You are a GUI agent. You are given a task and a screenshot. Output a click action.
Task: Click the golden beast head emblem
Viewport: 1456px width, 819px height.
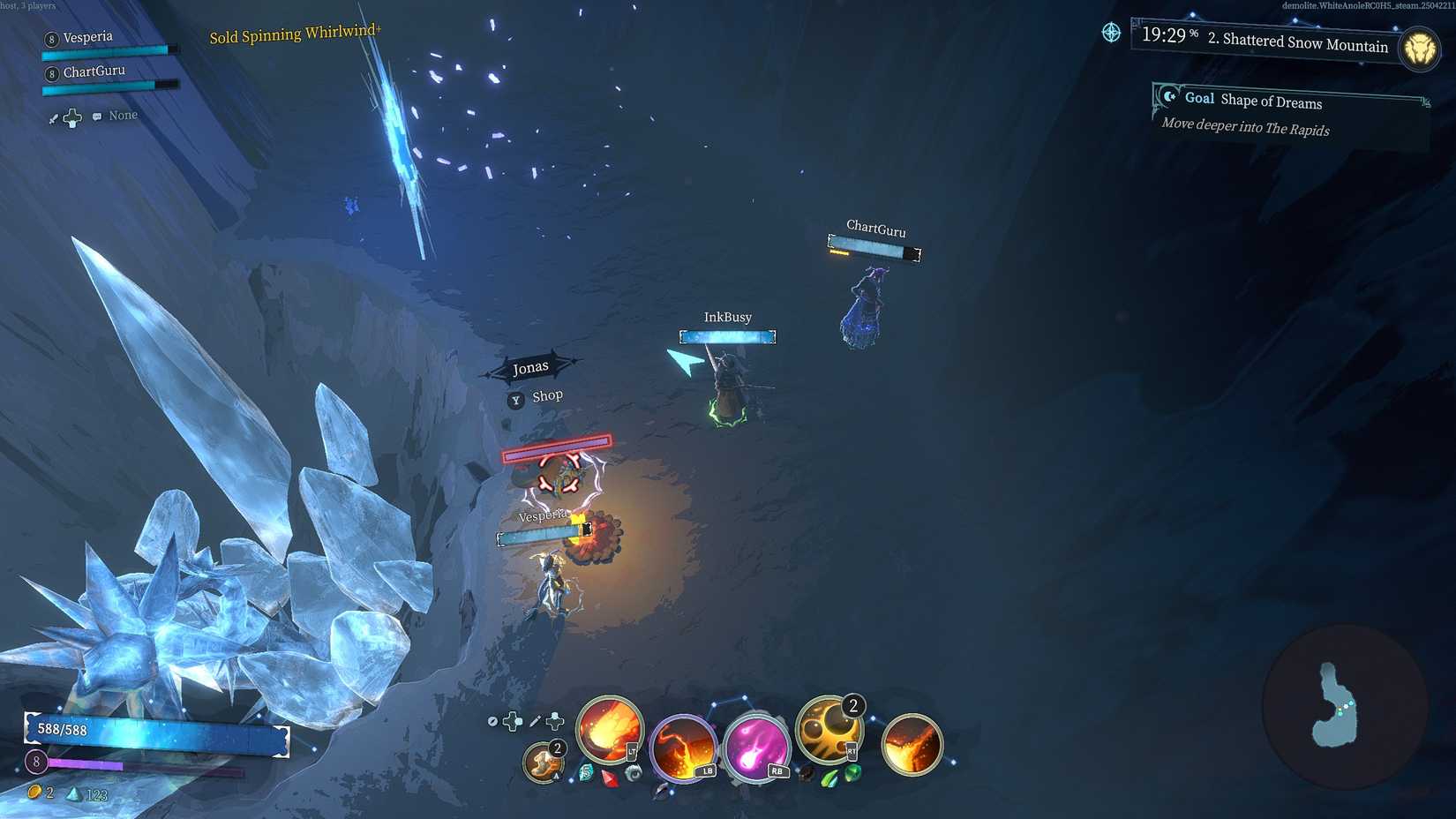click(x=1420, y=48)
